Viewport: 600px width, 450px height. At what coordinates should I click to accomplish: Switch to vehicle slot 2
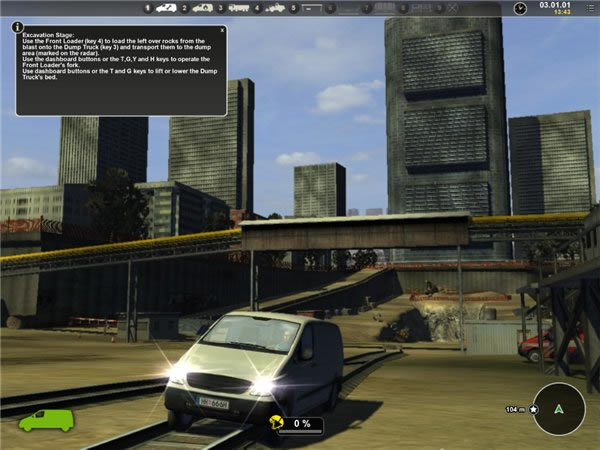202,8
